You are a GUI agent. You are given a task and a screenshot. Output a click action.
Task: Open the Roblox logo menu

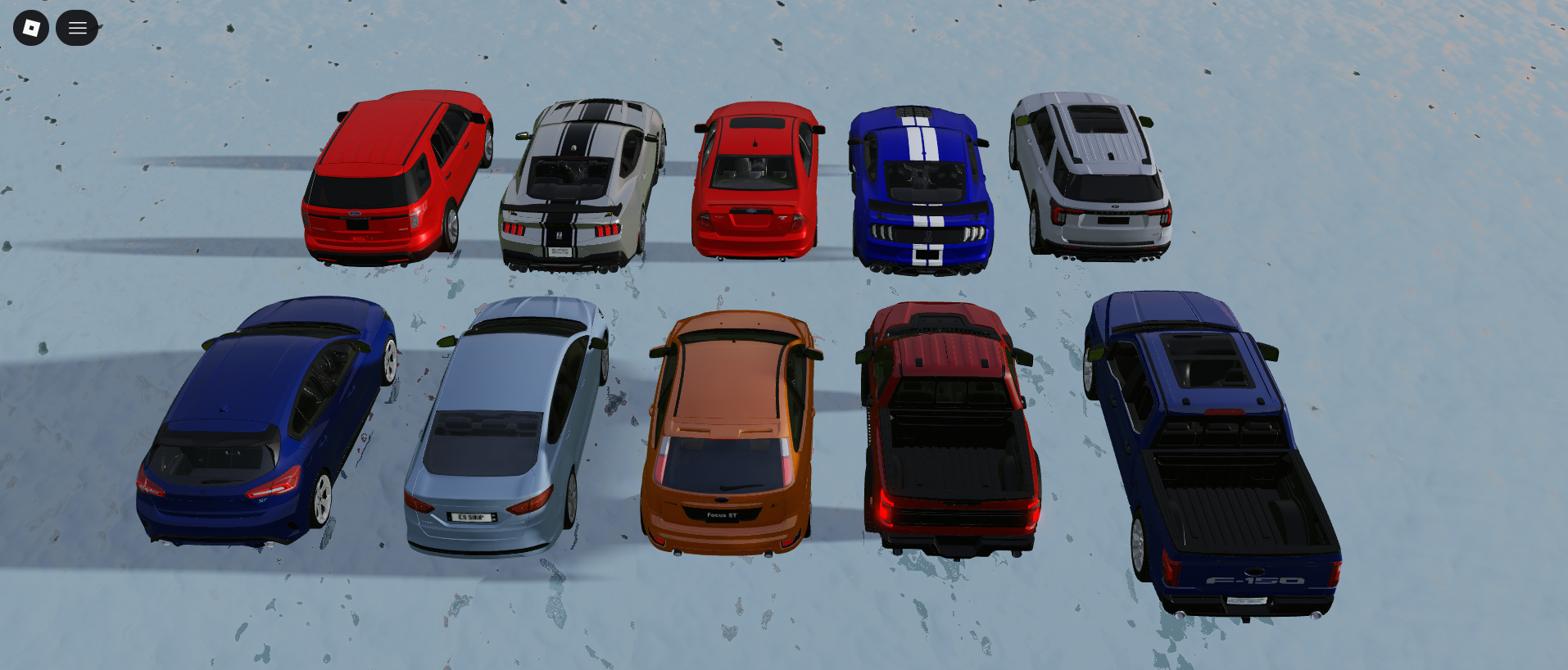click(x=31, y=28)
